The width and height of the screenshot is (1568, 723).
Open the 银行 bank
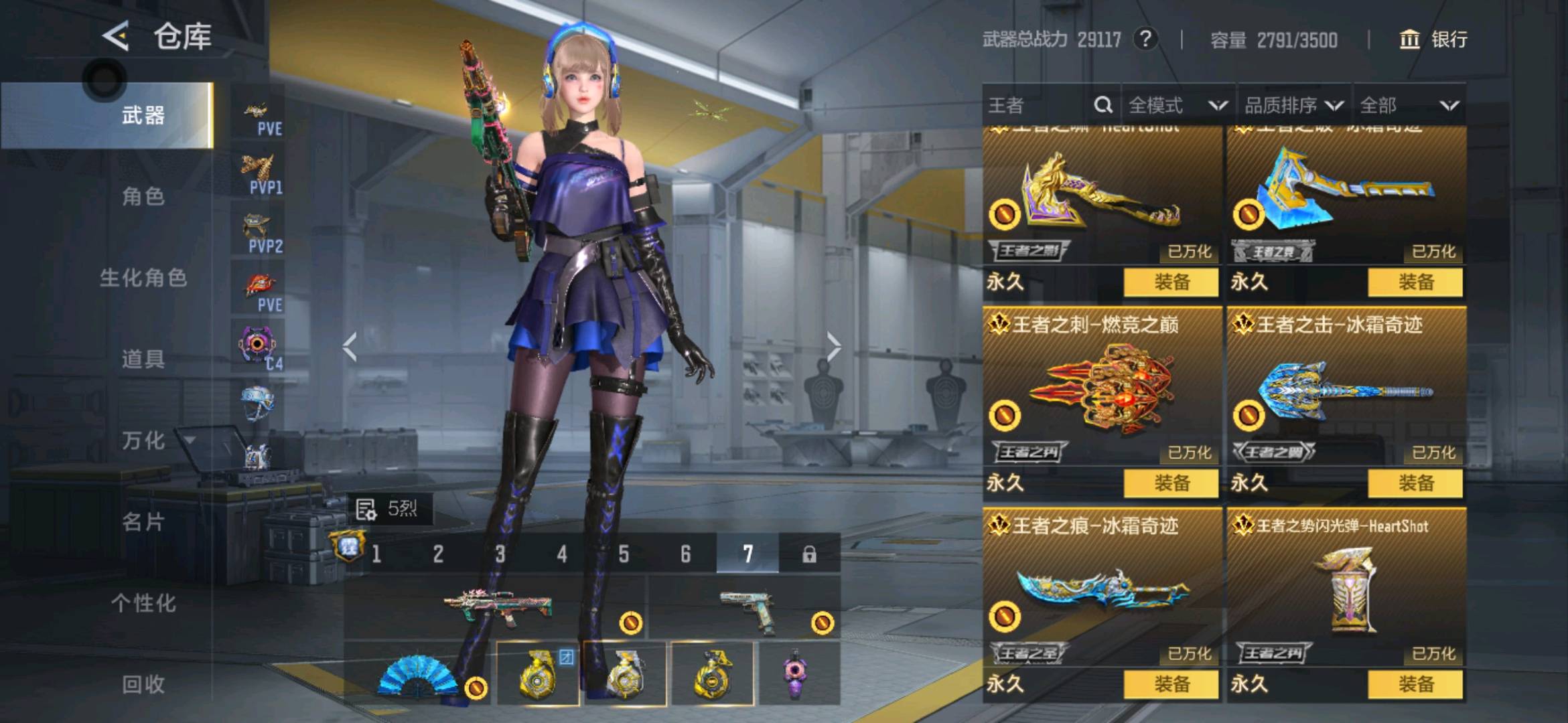coord(1433,39)
